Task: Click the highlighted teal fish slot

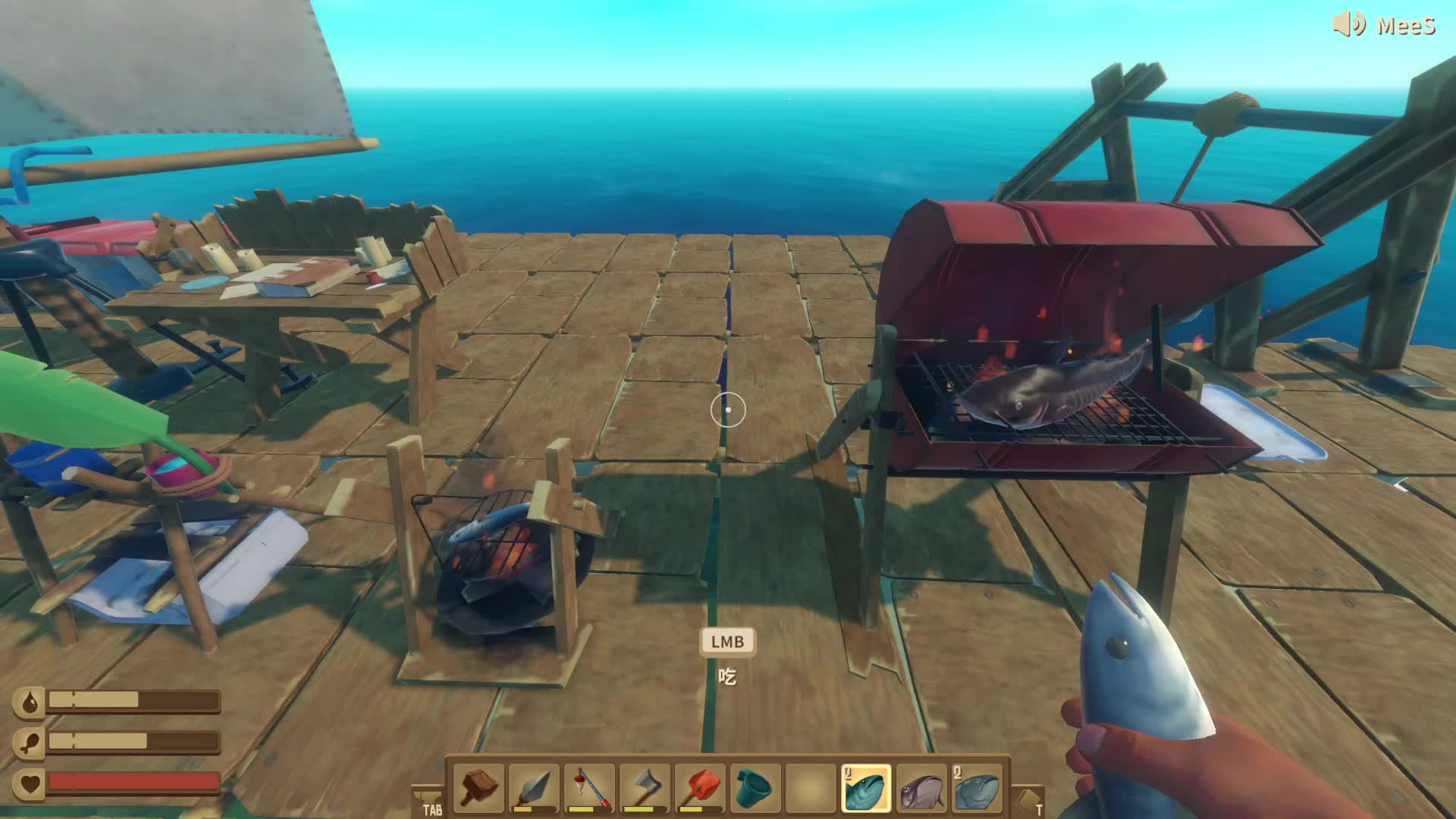Action: coord(866,789)
